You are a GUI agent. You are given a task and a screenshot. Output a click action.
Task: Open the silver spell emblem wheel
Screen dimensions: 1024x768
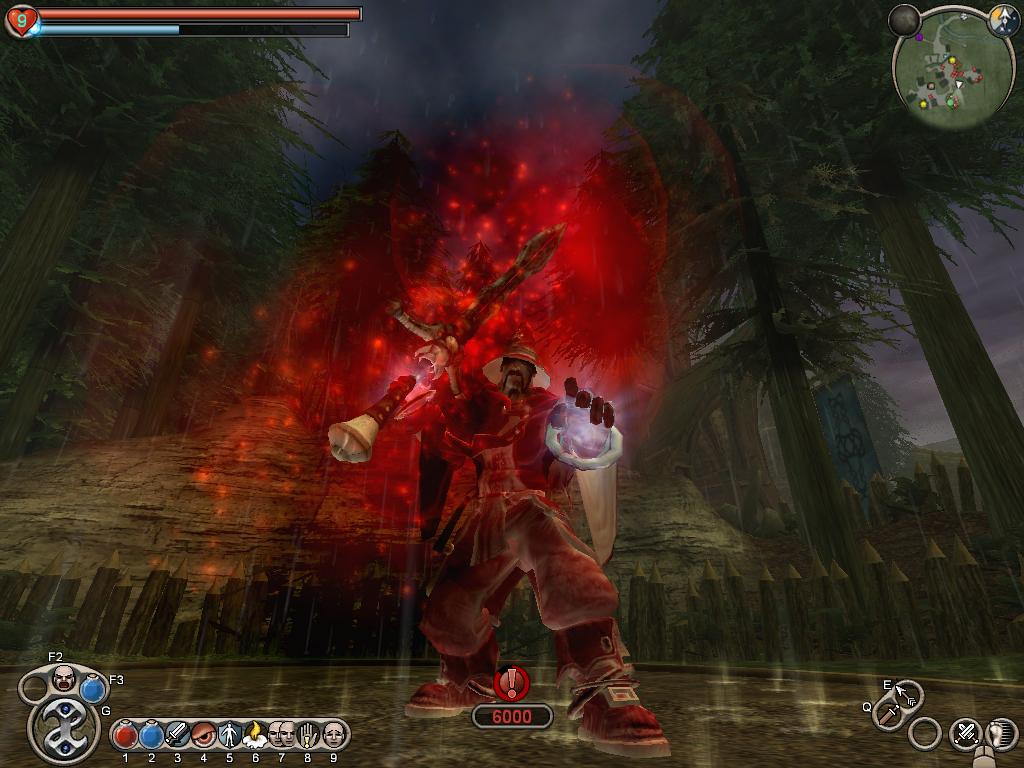pyautogui.click(x=65, y=729)
